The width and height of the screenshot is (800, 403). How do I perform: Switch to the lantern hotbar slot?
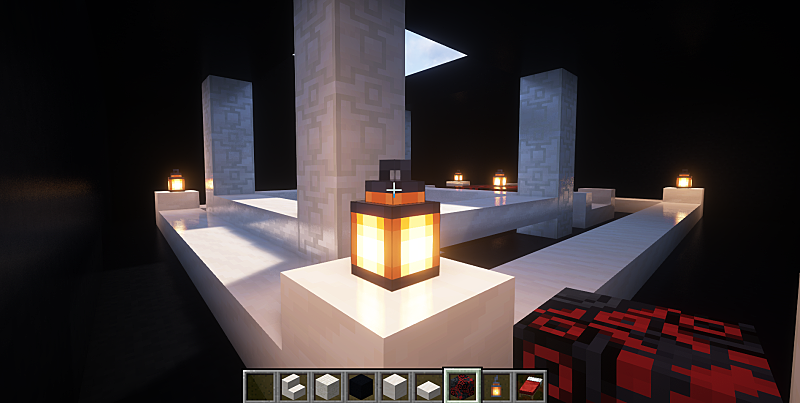coord(496,386)
